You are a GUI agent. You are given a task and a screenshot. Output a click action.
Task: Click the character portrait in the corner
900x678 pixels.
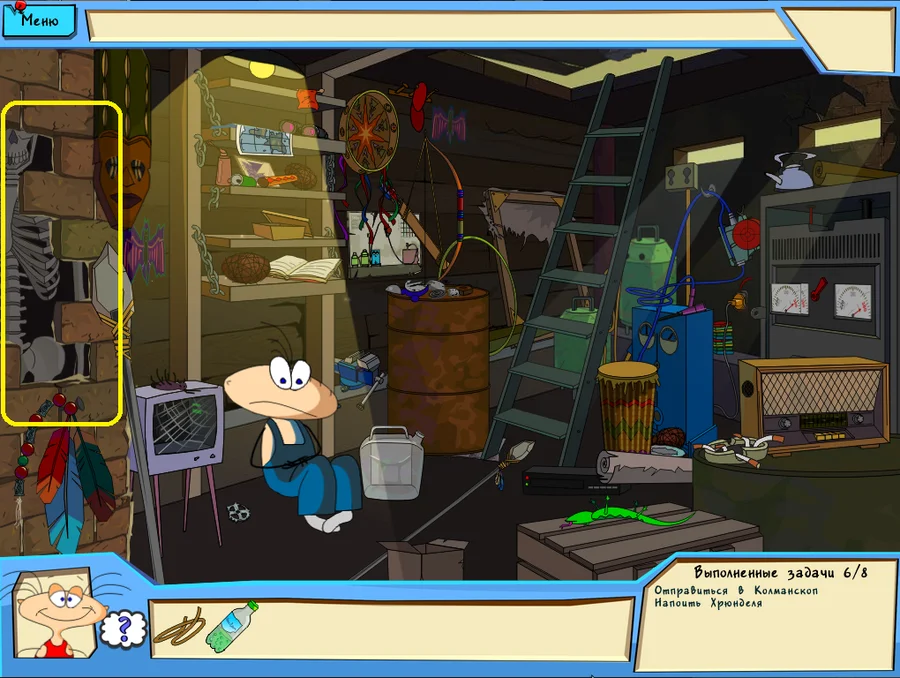click(x=58, y=616)
